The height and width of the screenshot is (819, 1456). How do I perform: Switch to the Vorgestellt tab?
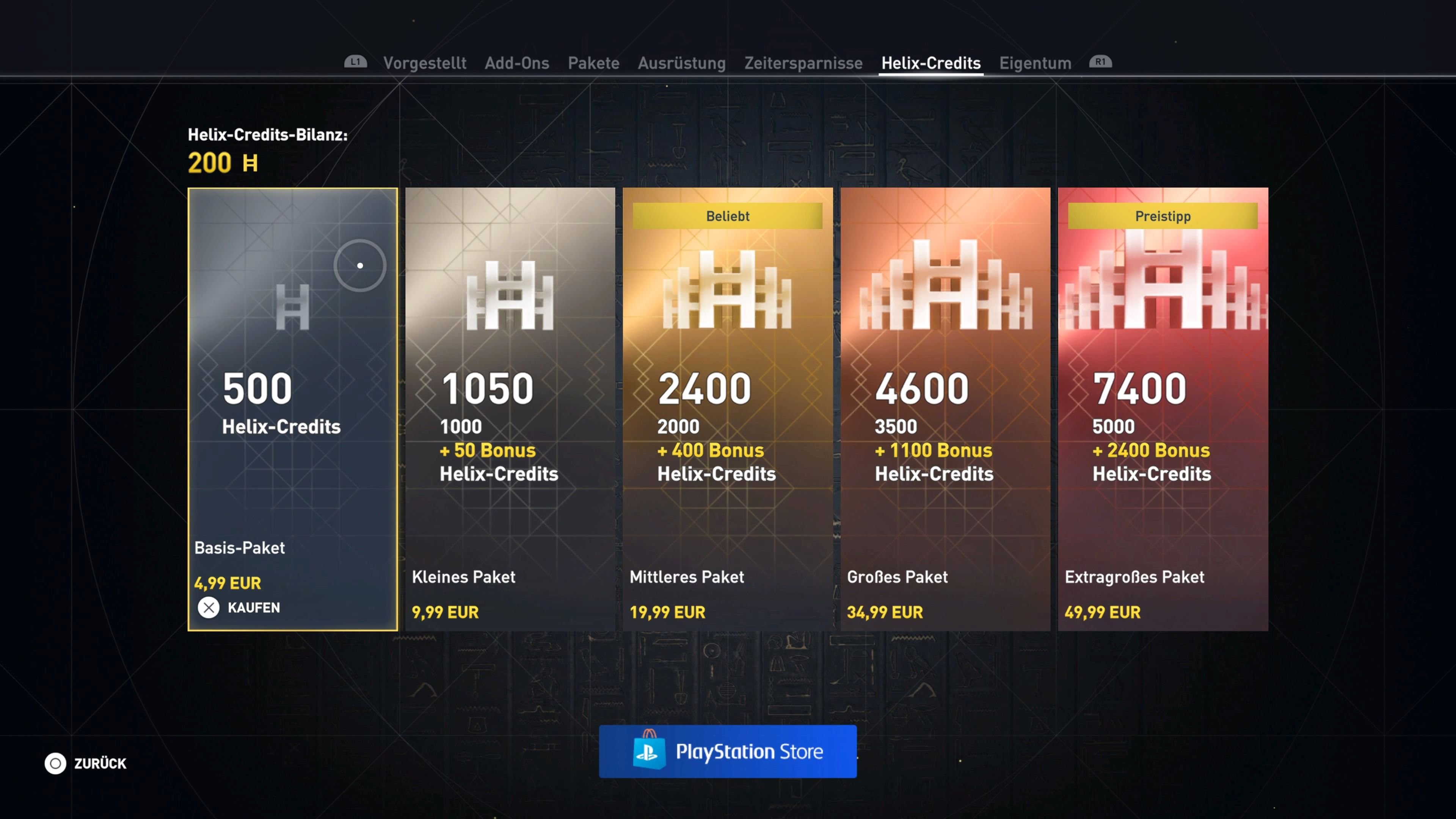(x=425, y=63)
